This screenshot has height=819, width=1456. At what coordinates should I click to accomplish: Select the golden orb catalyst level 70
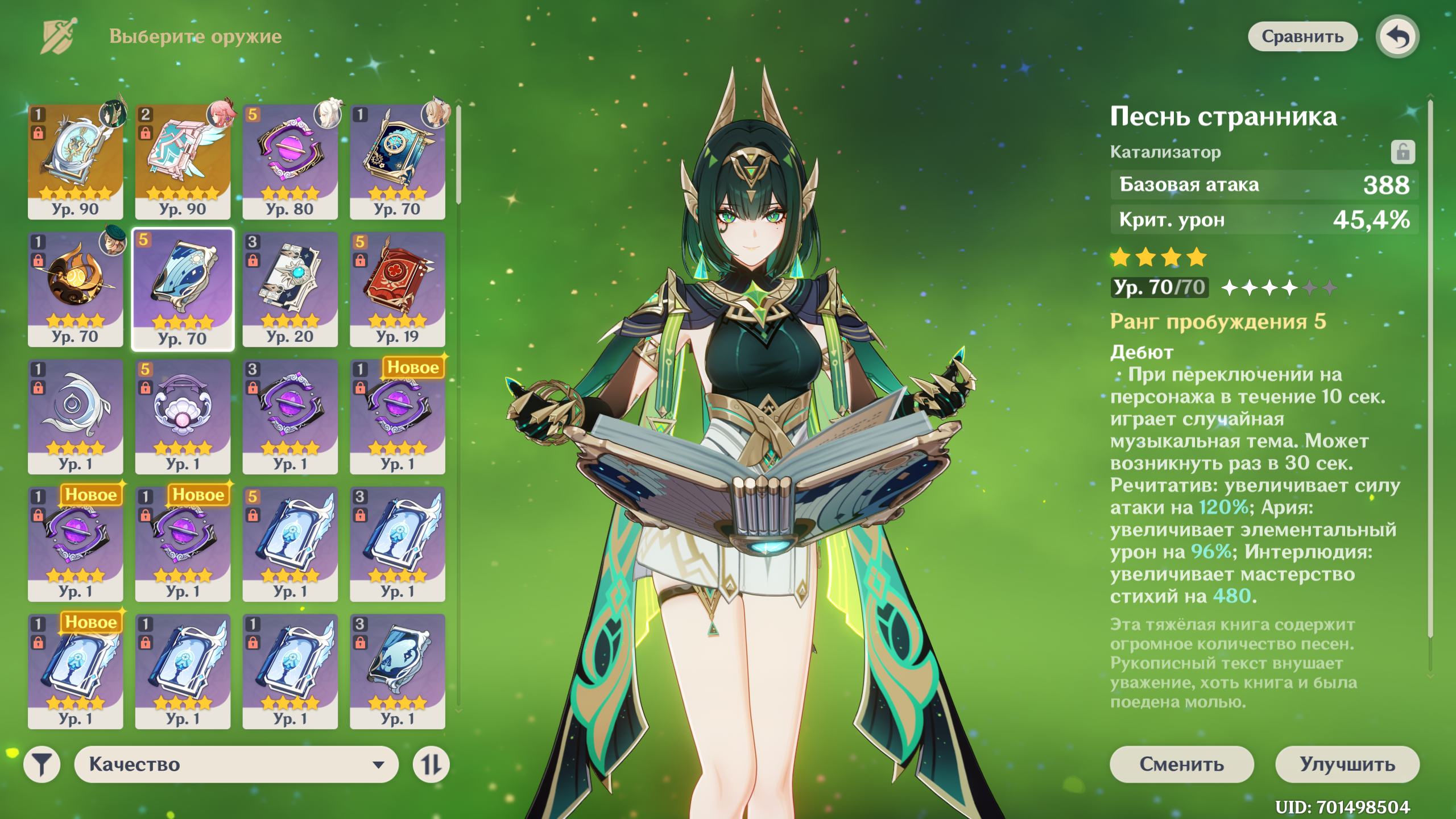click(x=76, y=288)
